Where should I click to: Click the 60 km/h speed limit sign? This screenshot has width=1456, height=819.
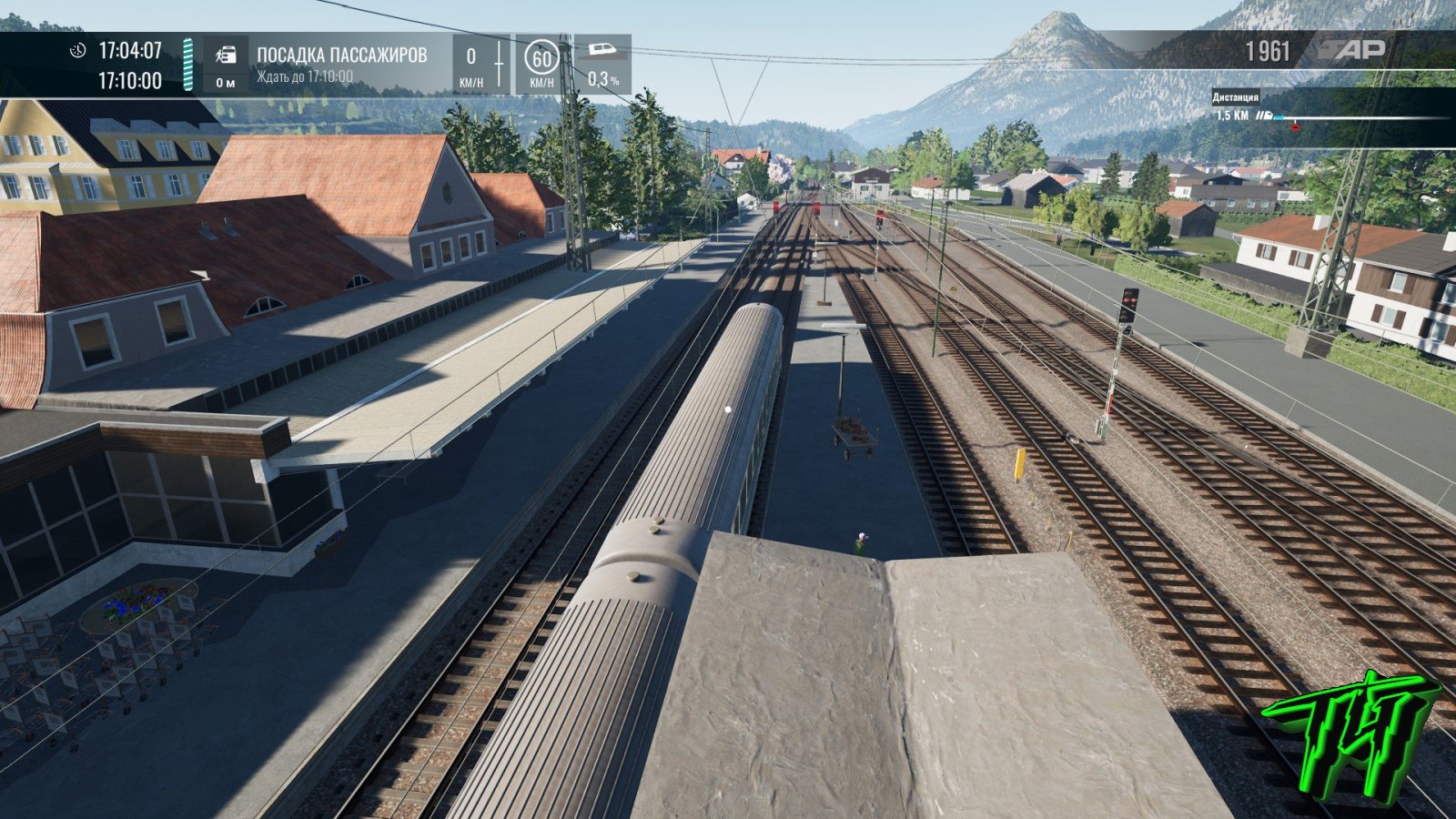(541, 60)
